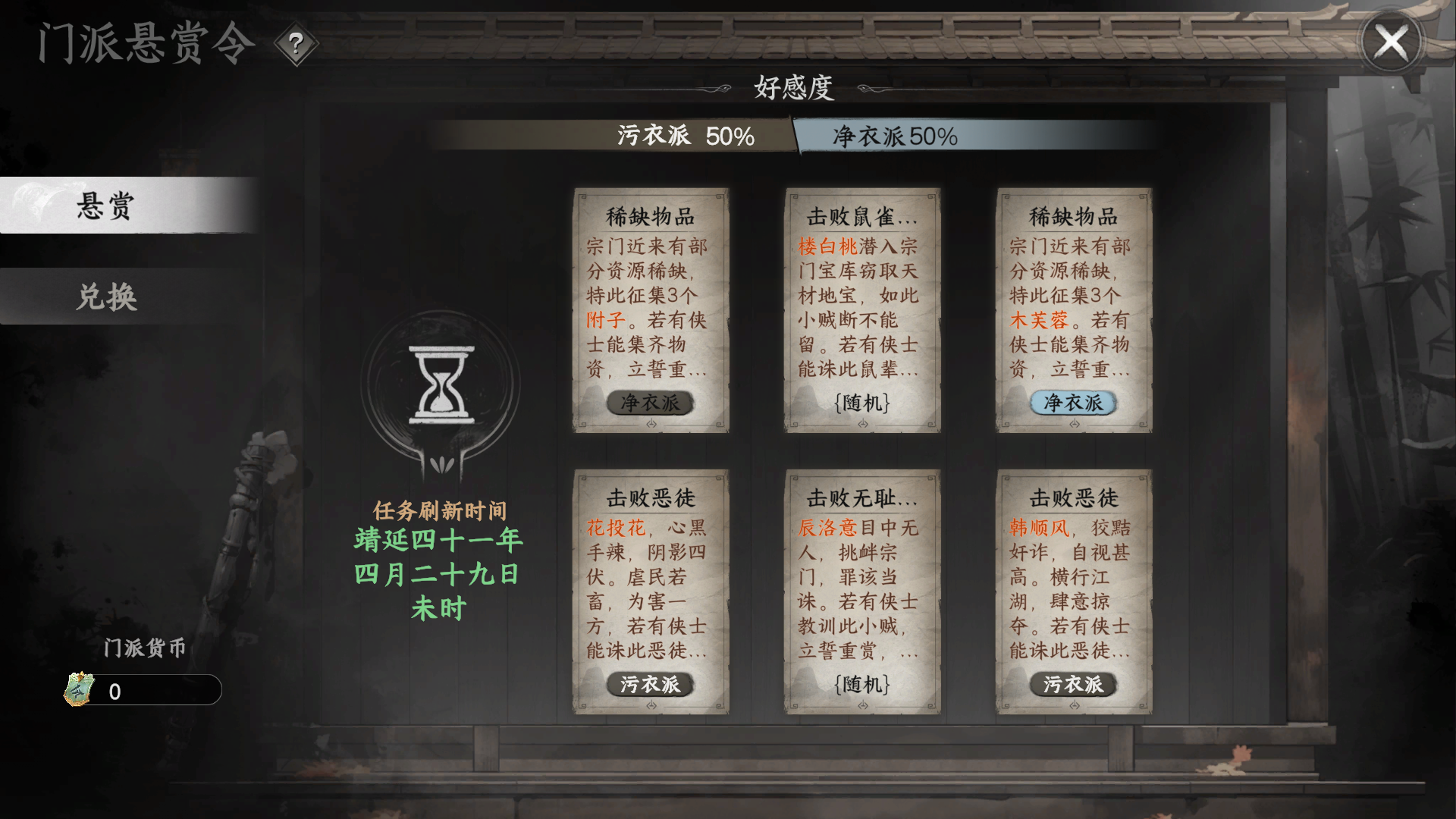Select the 净衣派 tag on the 附子 bounty
This screenshot has width=1456, height=819.
pyautogui.click(x=651, y=403)
